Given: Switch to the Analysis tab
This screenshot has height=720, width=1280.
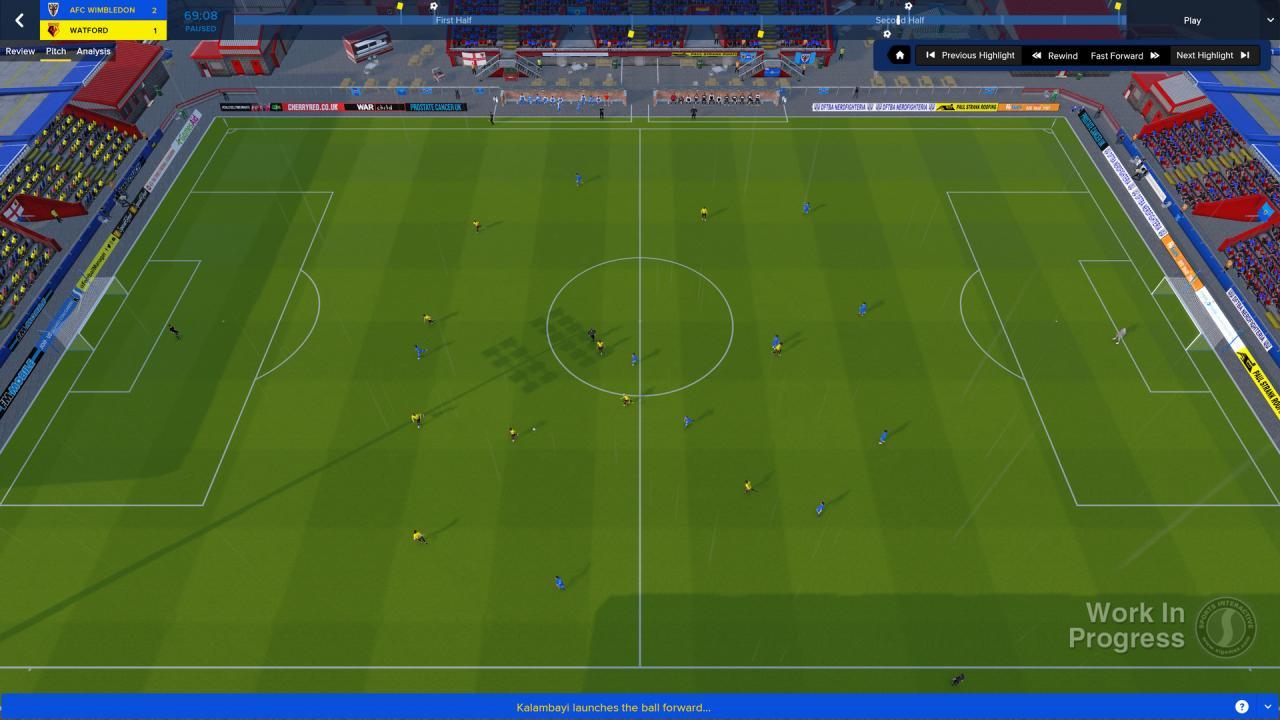Looking at the screenshot, I should 92,51.
